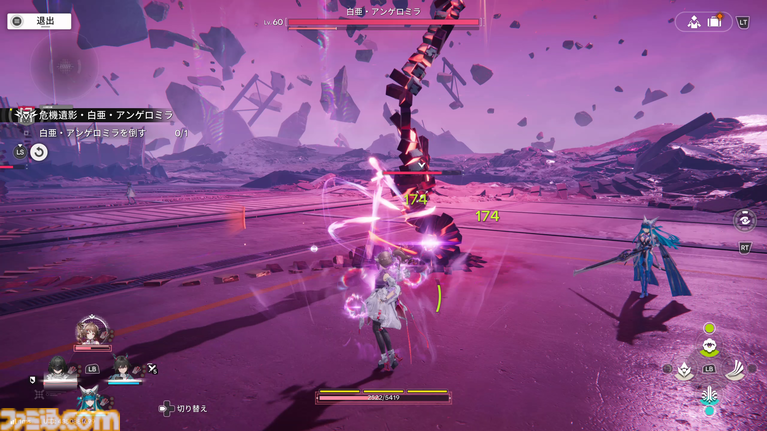Screen dimensions: 767x431
Task: Toggle the eye lock-on target icon
Action: (x=745, y=220)
